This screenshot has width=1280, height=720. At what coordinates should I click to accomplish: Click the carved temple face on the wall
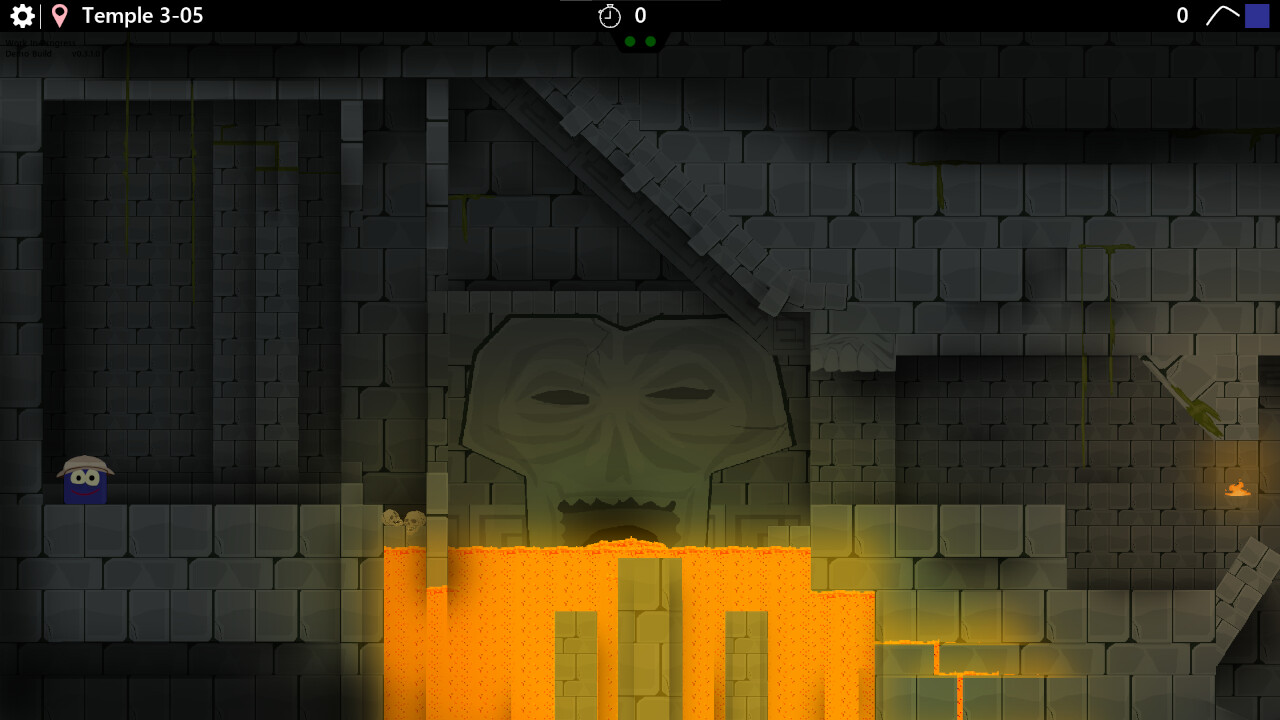620,420
